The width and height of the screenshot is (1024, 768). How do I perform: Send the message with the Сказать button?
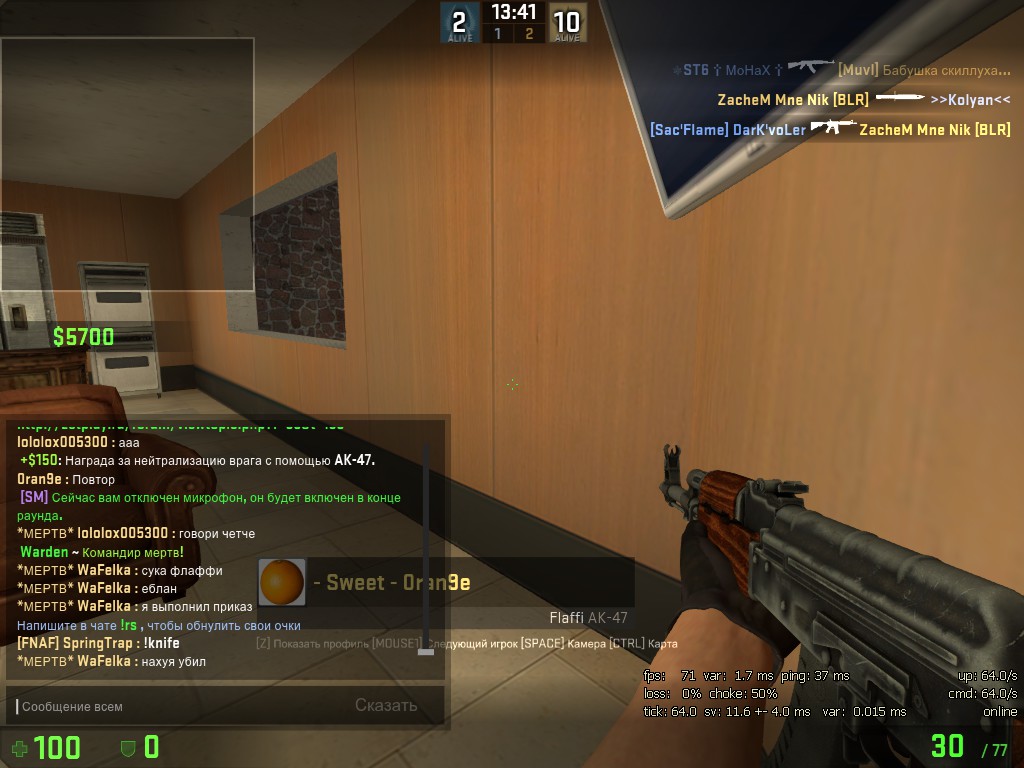pyautogui.click(x=386, y=705)
